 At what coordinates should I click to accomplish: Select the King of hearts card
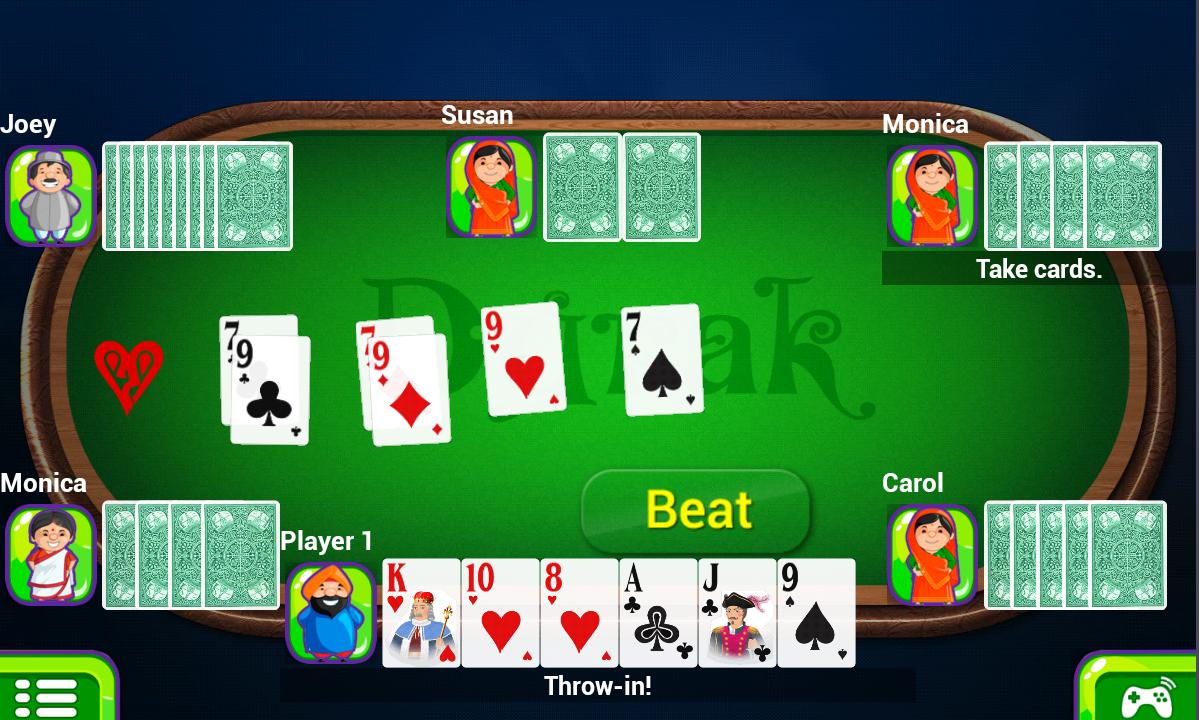point(421,613)
